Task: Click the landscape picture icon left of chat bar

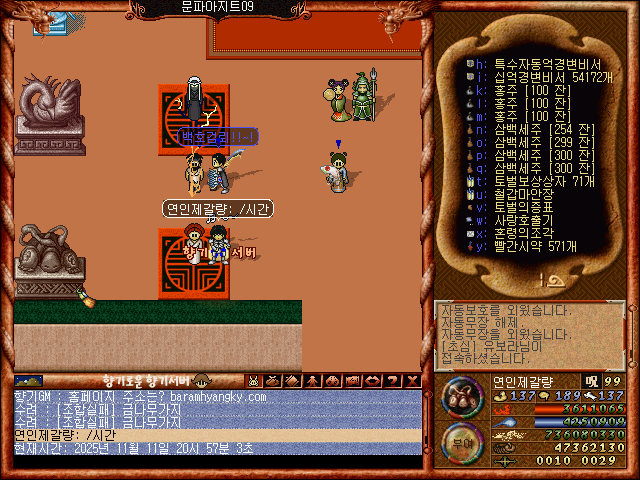Action: pos(28,380)
